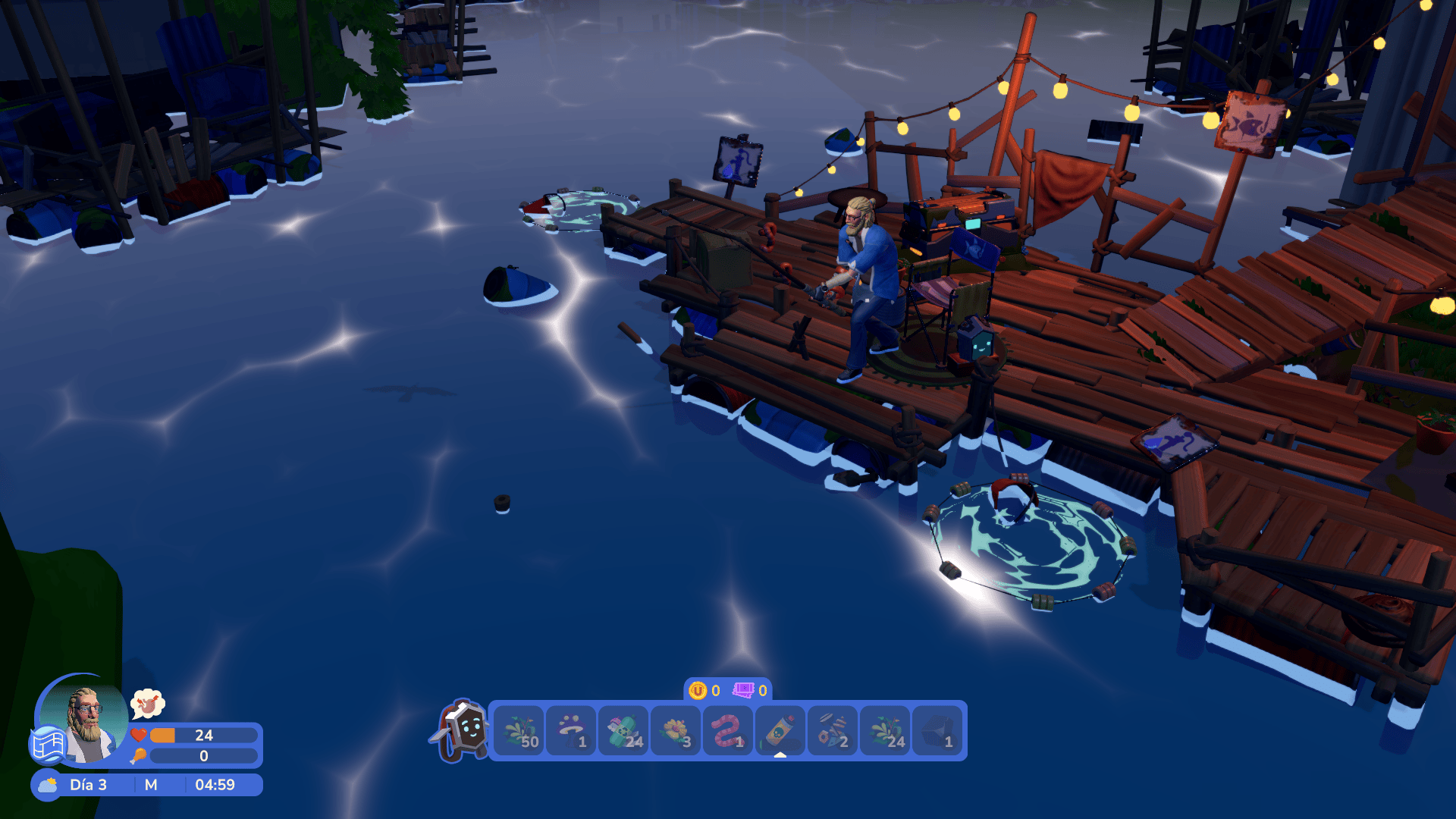
Task: Pick the pink worm bait slot
Action: (x=728, y=731)
